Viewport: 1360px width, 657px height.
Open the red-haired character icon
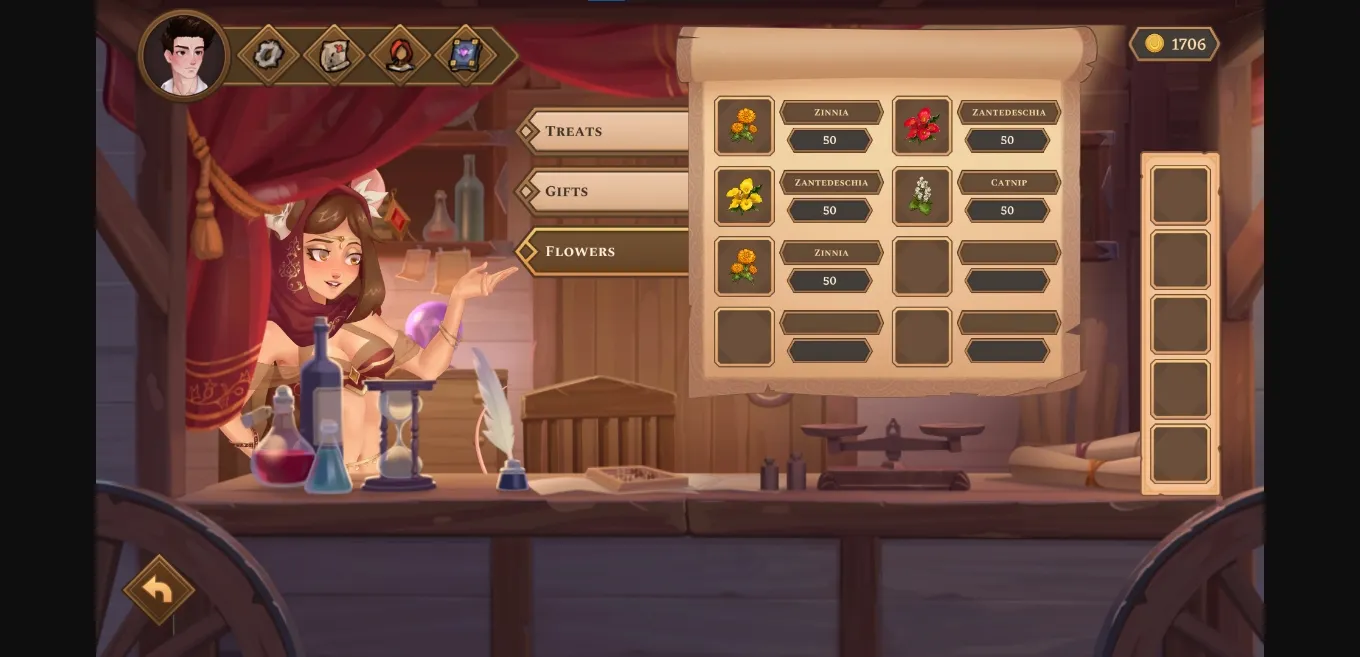tap(400, 55)
